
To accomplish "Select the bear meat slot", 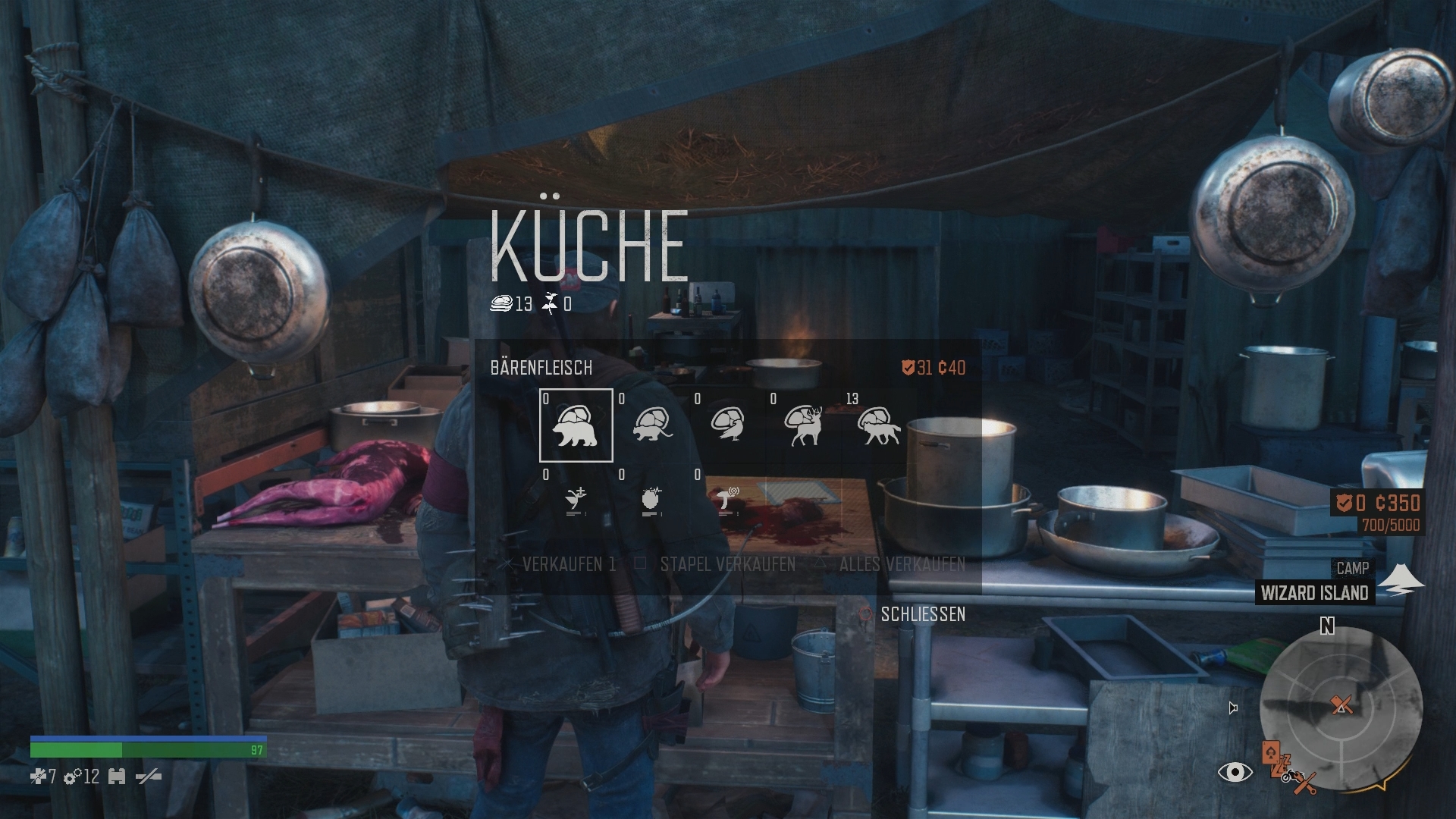I will pyautogui.click(x=576, y=425).
